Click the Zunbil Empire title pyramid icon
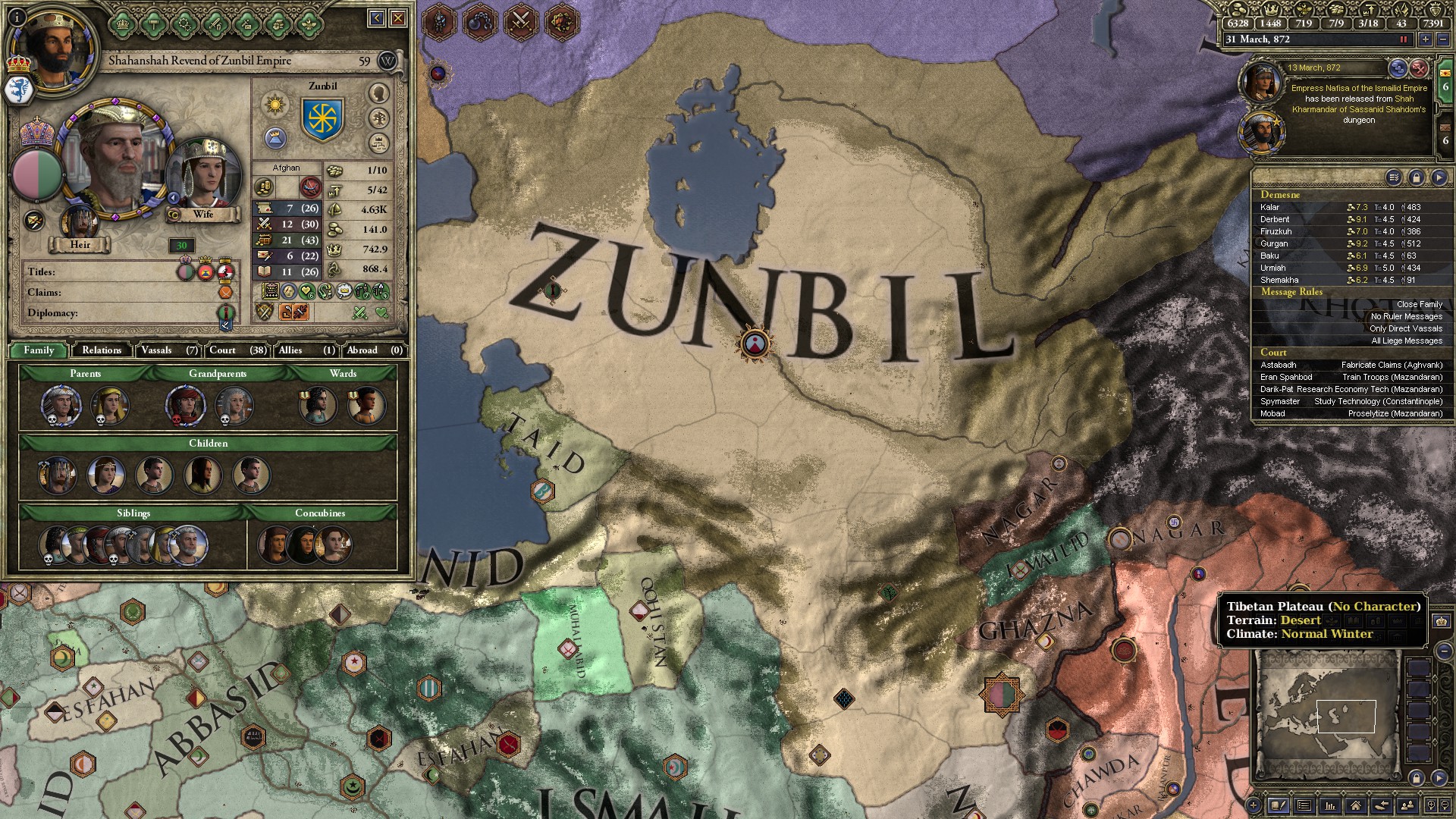 pyautogui.click(x=275, y=138)
